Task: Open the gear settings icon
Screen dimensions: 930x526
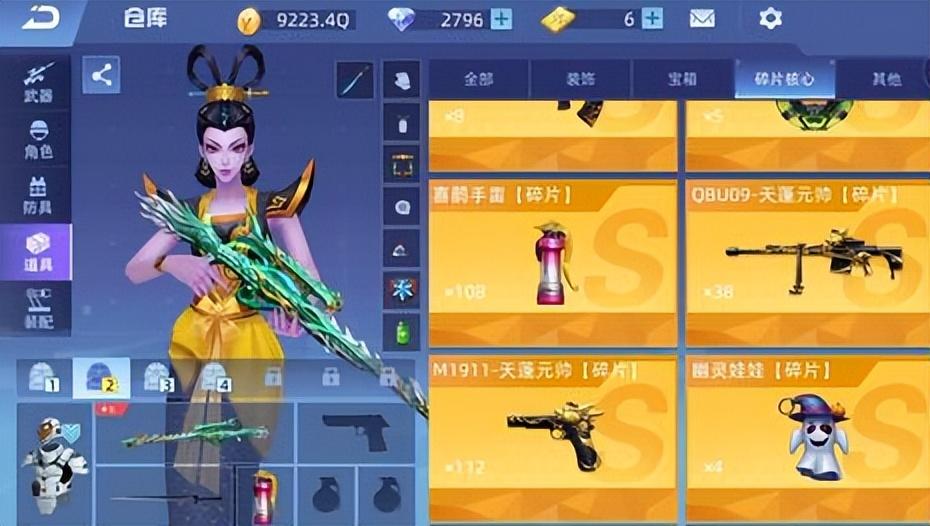Action: click(x=770, y=19)
